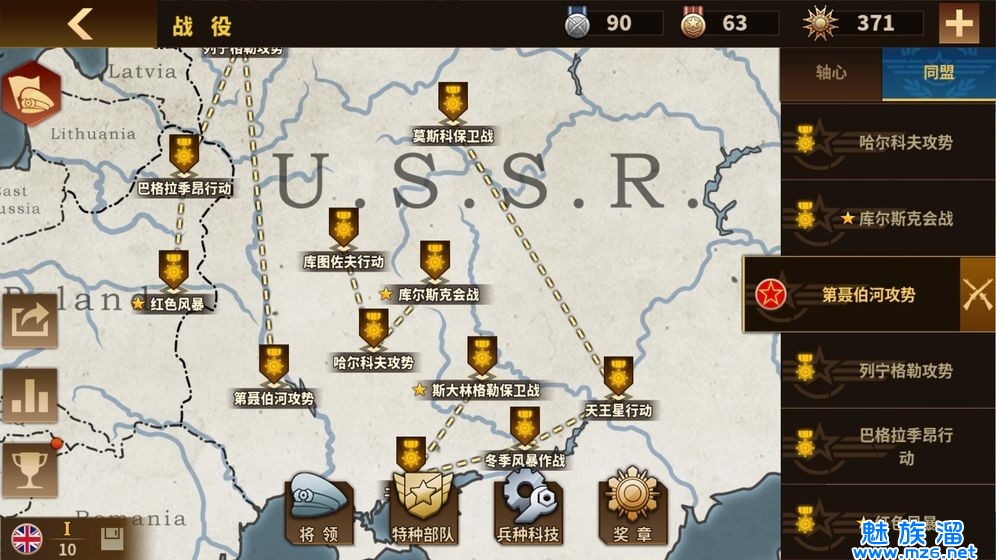Open the trophy achievements icon
The image size is (996, 560).
30,470
